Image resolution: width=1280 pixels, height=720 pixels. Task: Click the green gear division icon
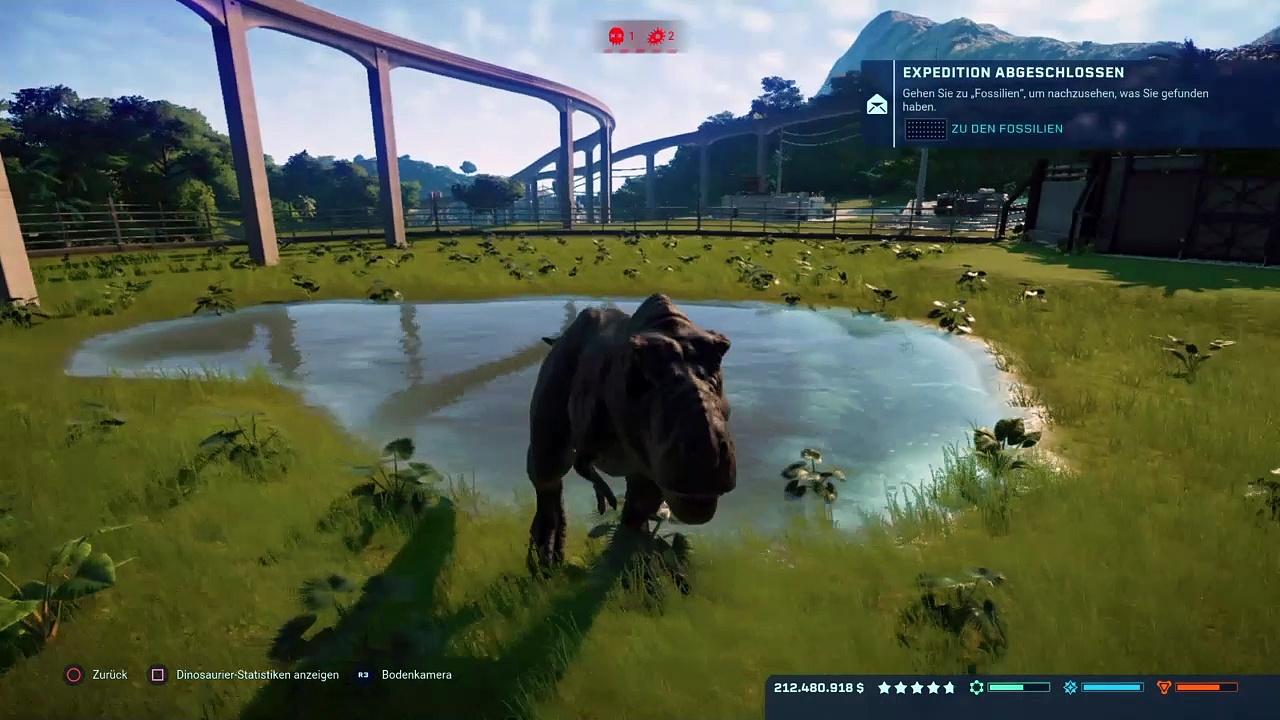977,688
